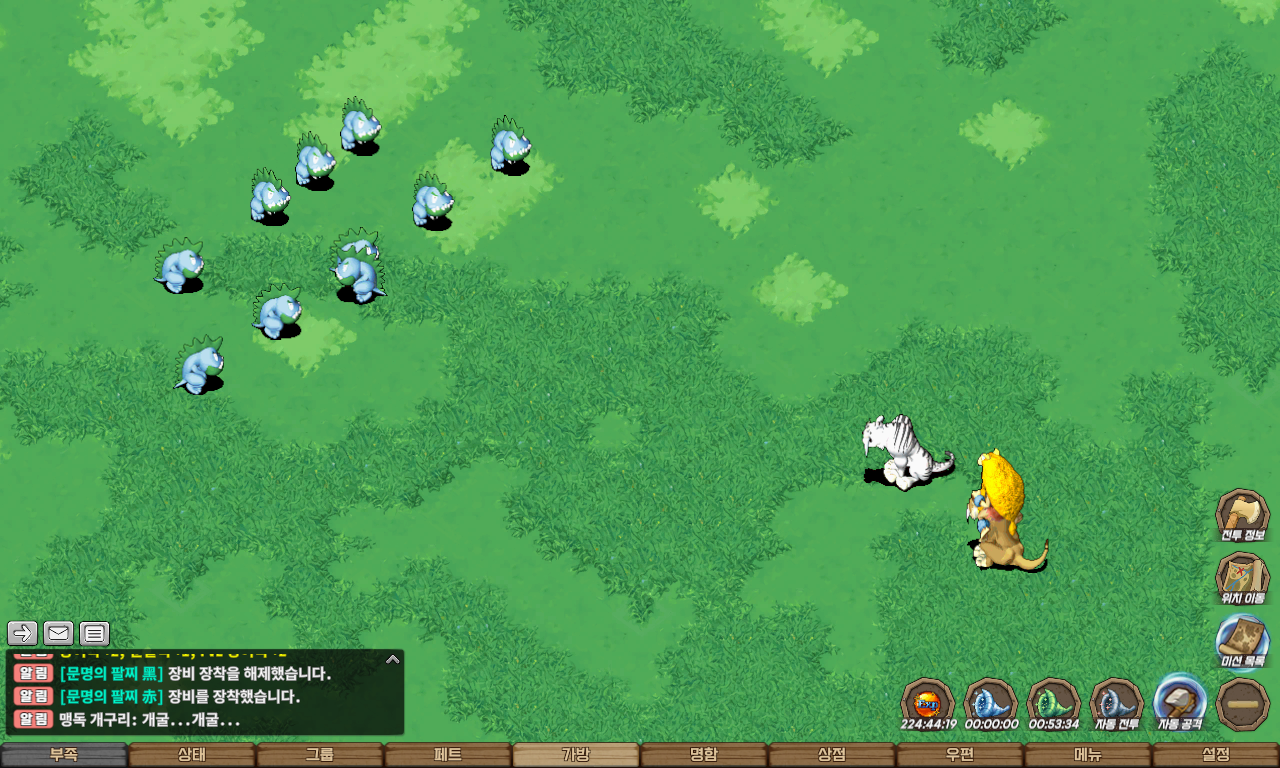Open the 메뉴 (menu) button
The width and height of the screenshot is (1280, 768).
(x=1088, y=755)
